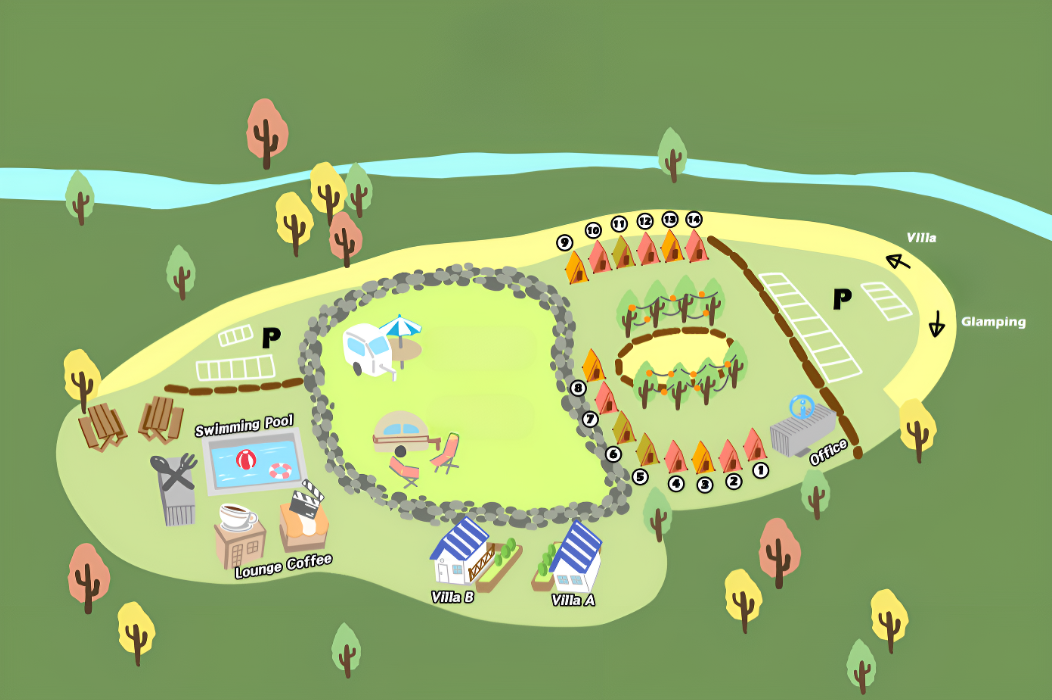Choose the Lounge Coffee label
The image size is (1052, 700).
tap(283, 567)
